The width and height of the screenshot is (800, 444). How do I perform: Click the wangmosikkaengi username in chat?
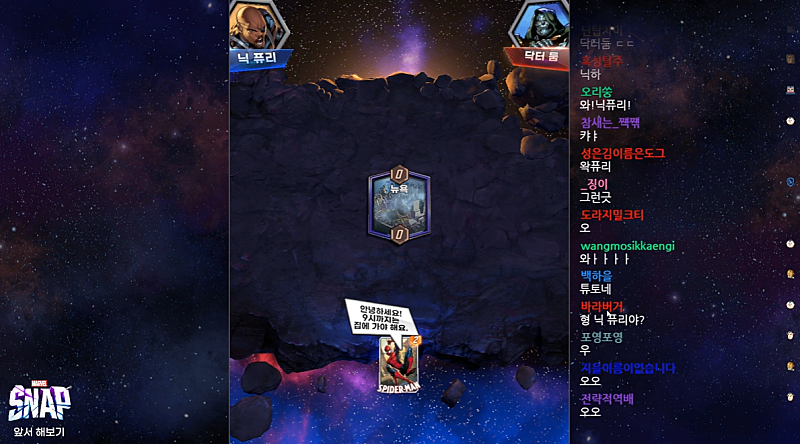click(627, 246)
